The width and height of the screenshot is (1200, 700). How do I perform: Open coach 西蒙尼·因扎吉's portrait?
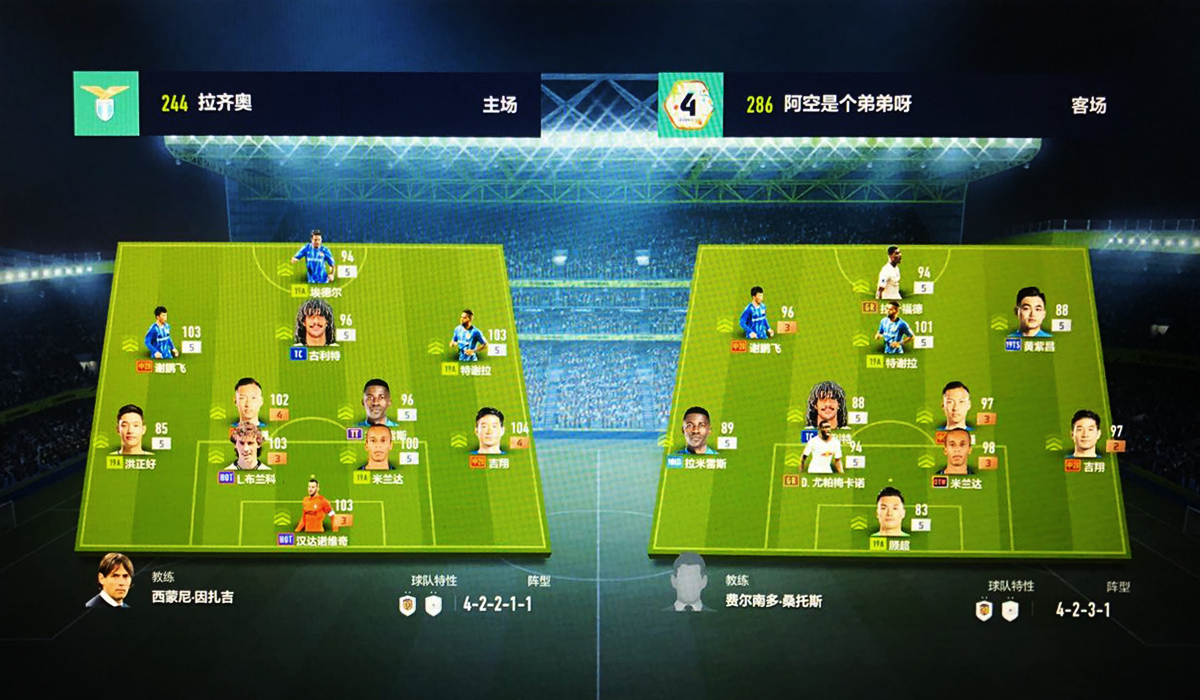click(x=113, y=581)
